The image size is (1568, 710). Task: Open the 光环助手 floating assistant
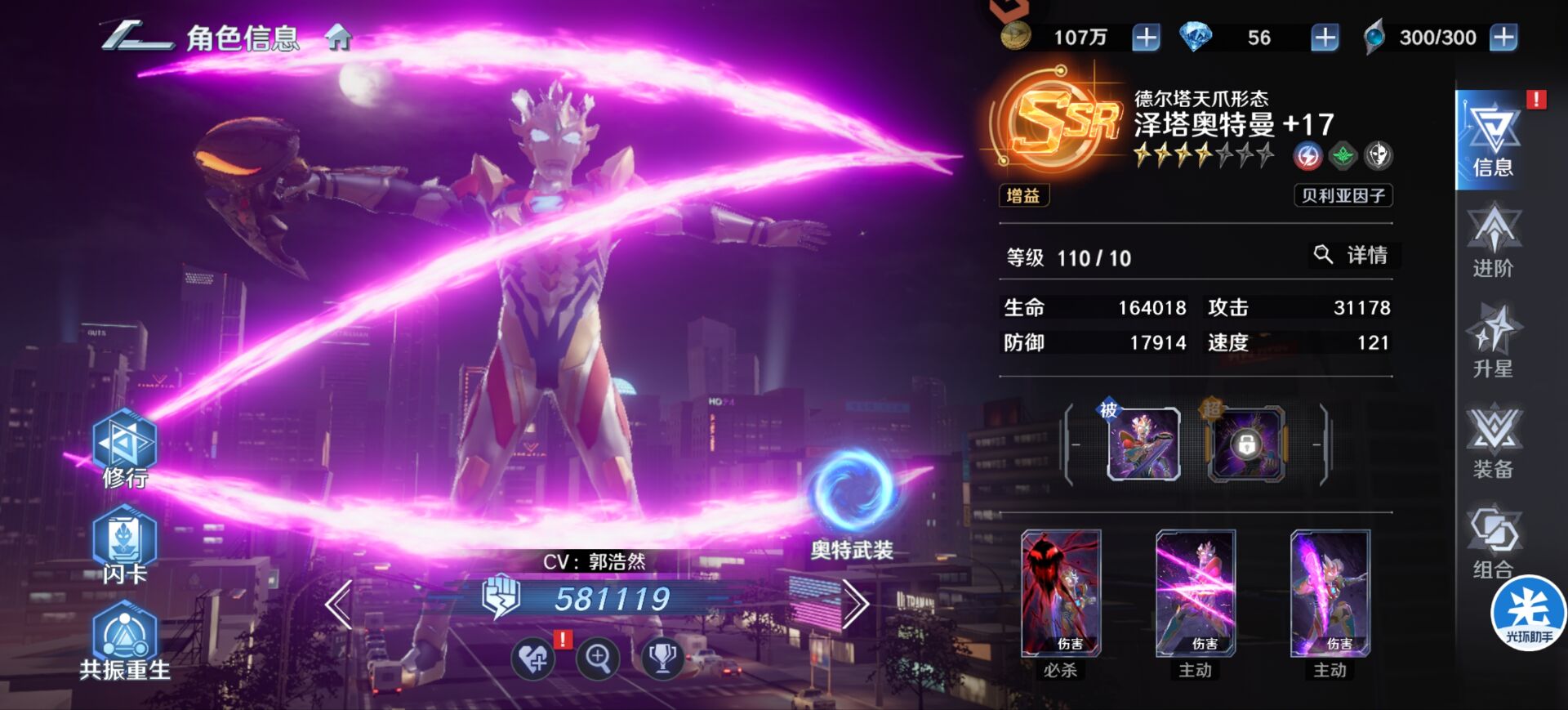pyautogui.click(x=1527, y=614)
